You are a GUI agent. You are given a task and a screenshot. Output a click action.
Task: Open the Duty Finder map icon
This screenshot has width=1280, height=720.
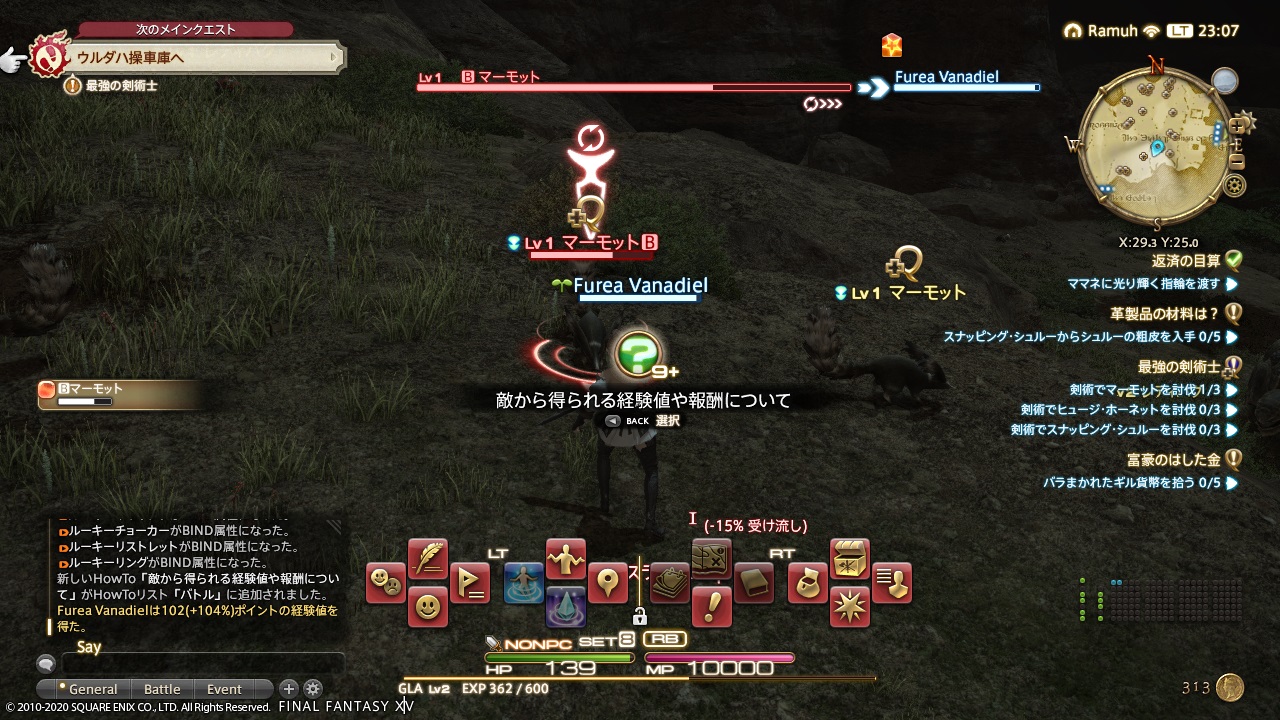712,560
